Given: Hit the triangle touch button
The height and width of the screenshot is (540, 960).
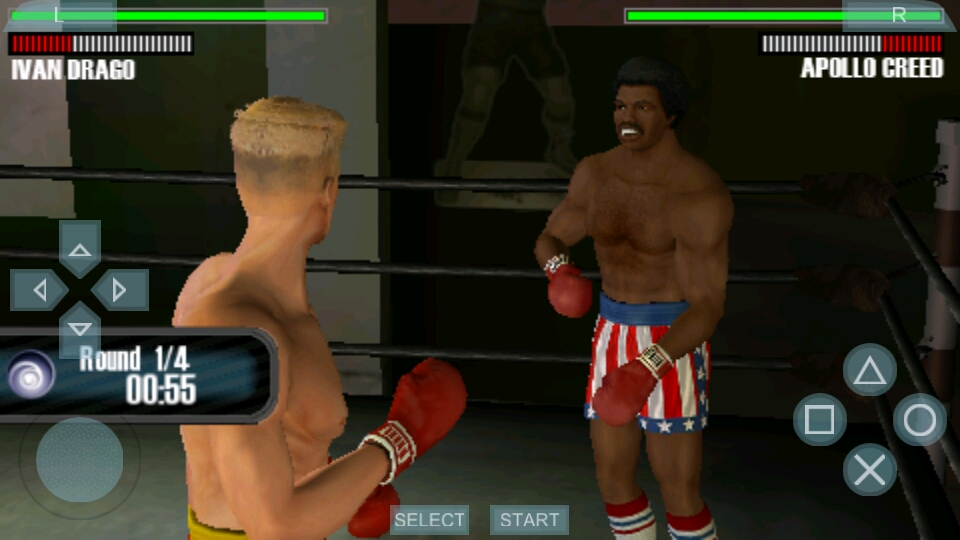Looking at the screenshot, I should pos(869,371).
